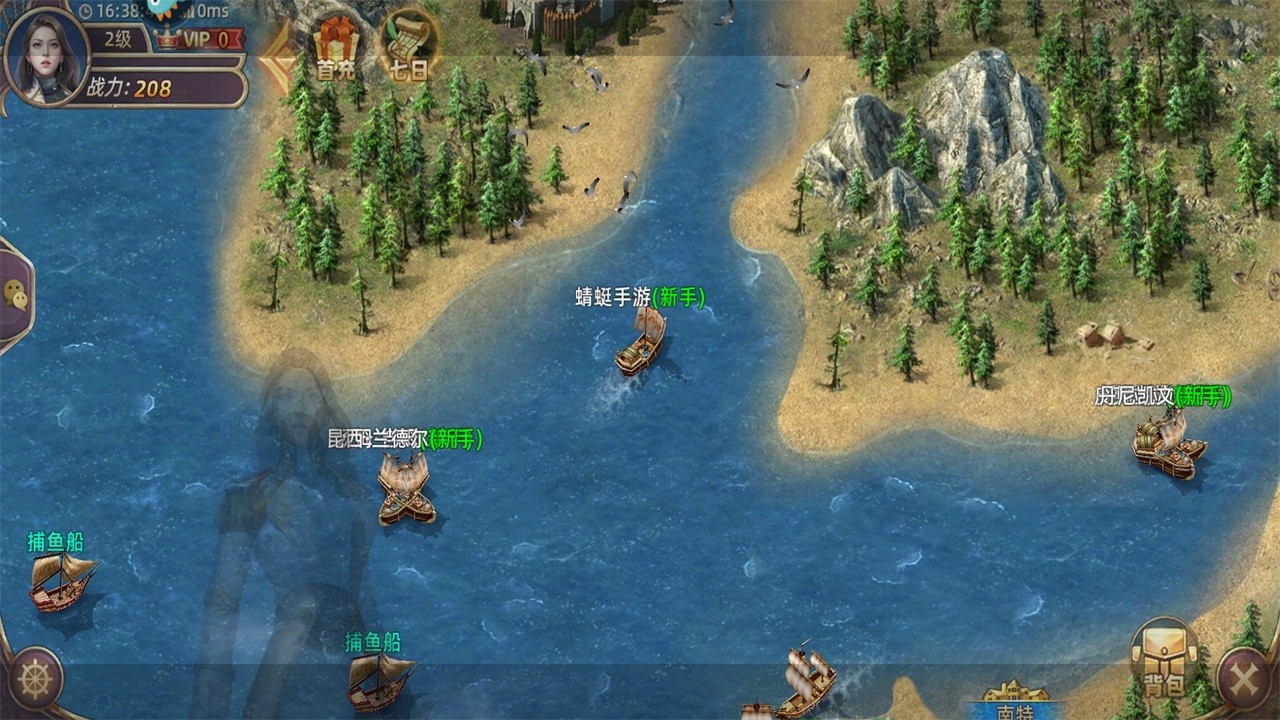The width and height of the screenshot is (1280, 720).
Task: Open the 首充 first recharge gift icon
Action: [x=337, y=45]
